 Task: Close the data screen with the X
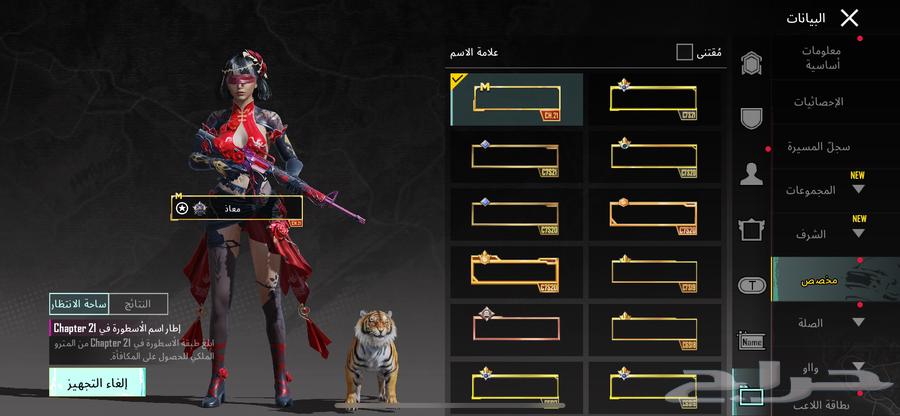click(x=849, y=17)
